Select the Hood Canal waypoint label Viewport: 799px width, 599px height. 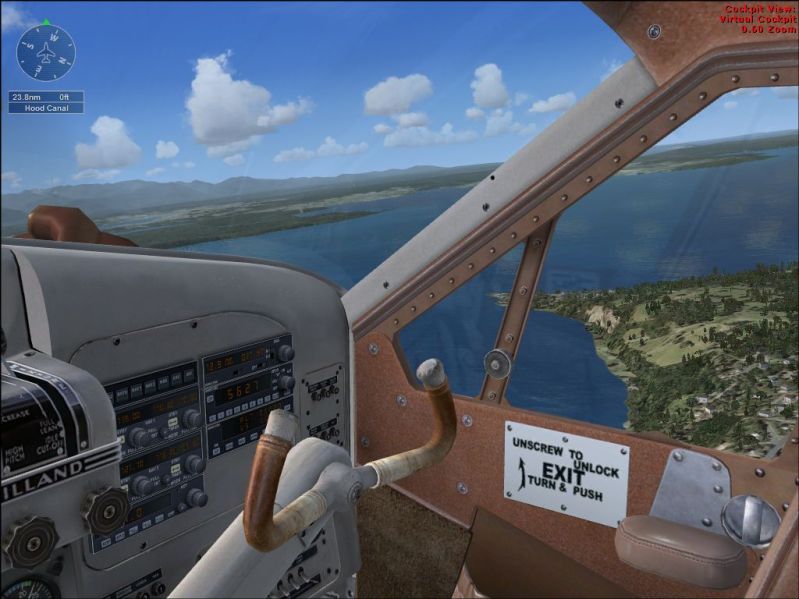point(46,108)
